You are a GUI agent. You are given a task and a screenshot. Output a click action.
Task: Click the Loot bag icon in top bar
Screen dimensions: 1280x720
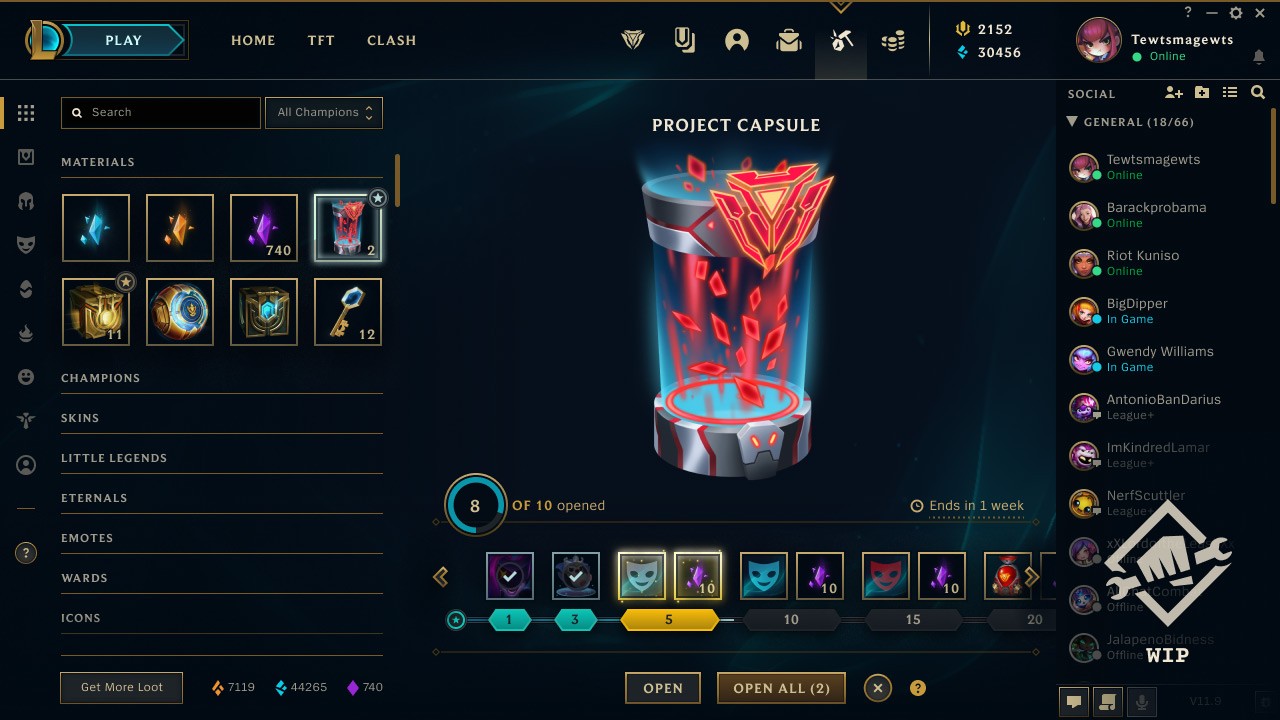pos(788,40)
